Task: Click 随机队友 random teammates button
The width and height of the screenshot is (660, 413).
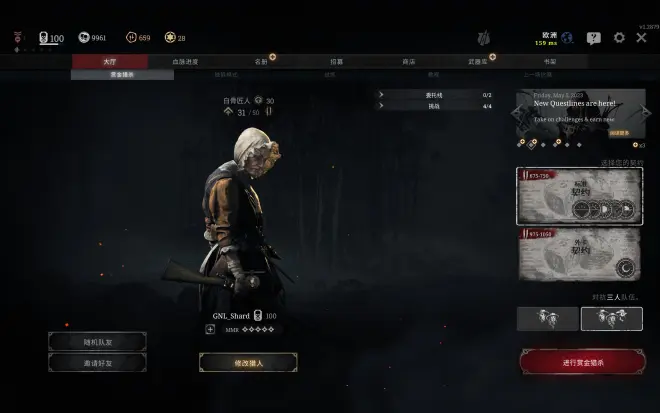Action: pyautogui.click(x=97, y=342)
